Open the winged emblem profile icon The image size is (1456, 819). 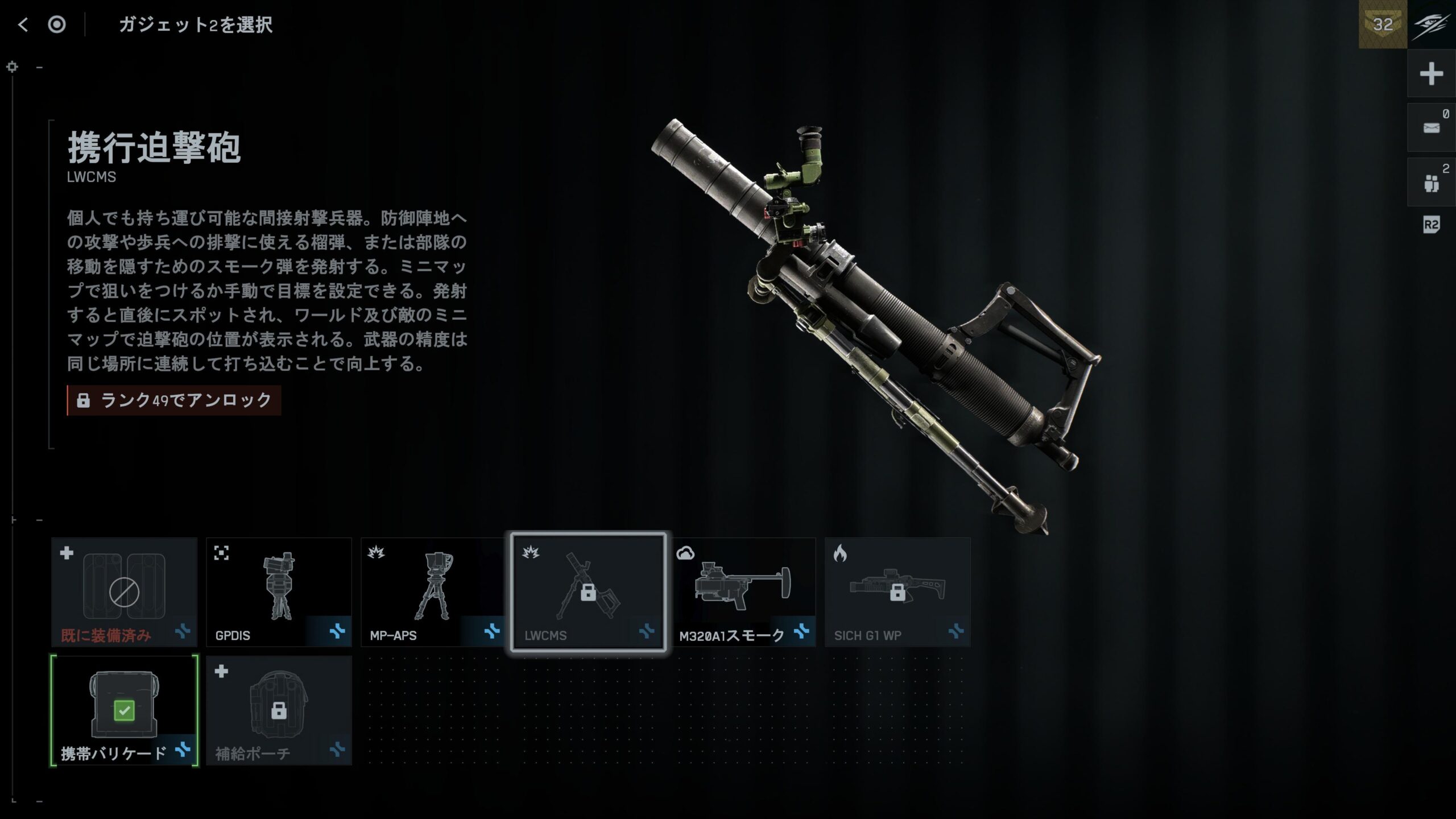[x=1432, y=24]
